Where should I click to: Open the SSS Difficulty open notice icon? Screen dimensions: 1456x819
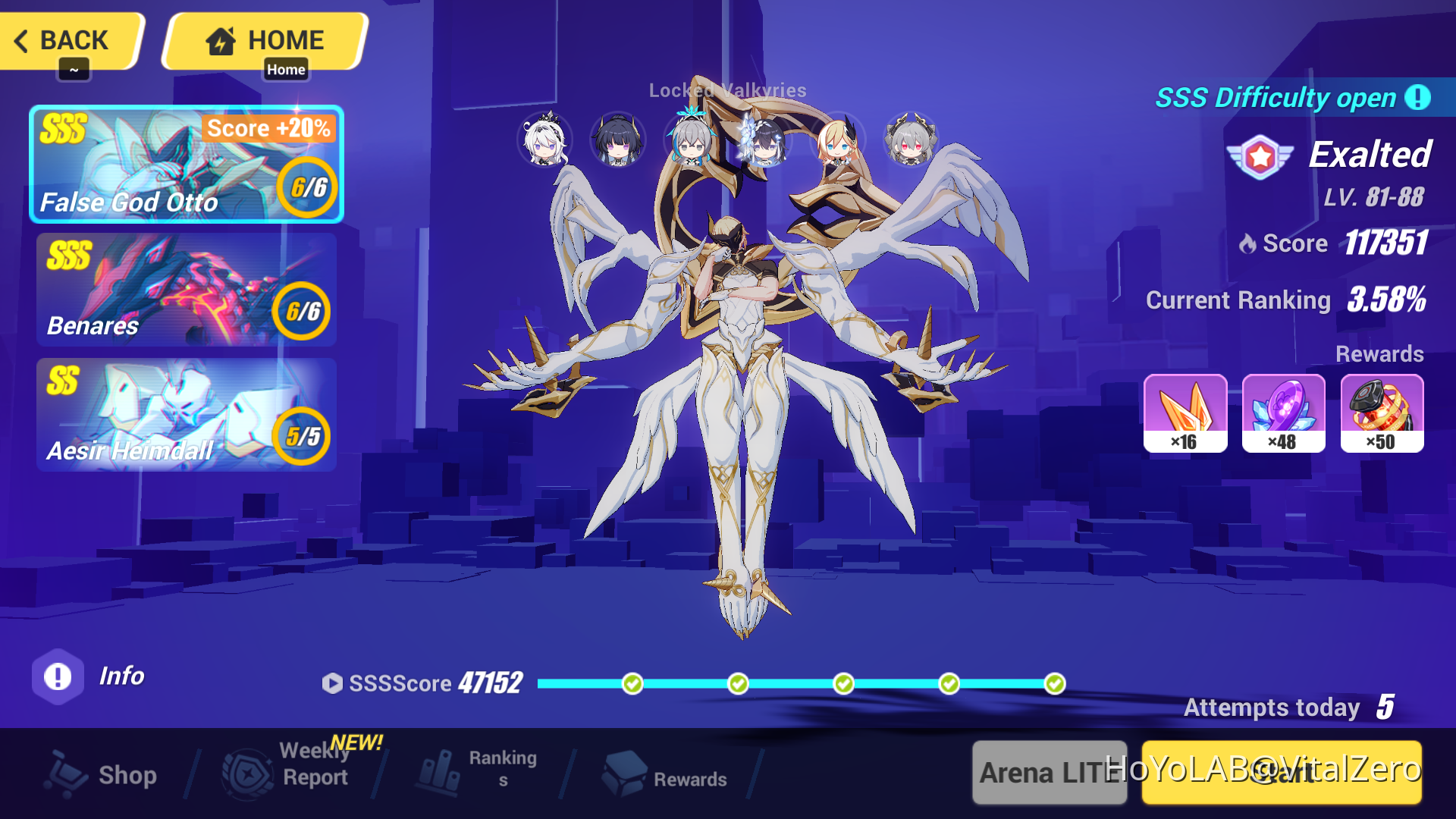[x=1419, y=98]
